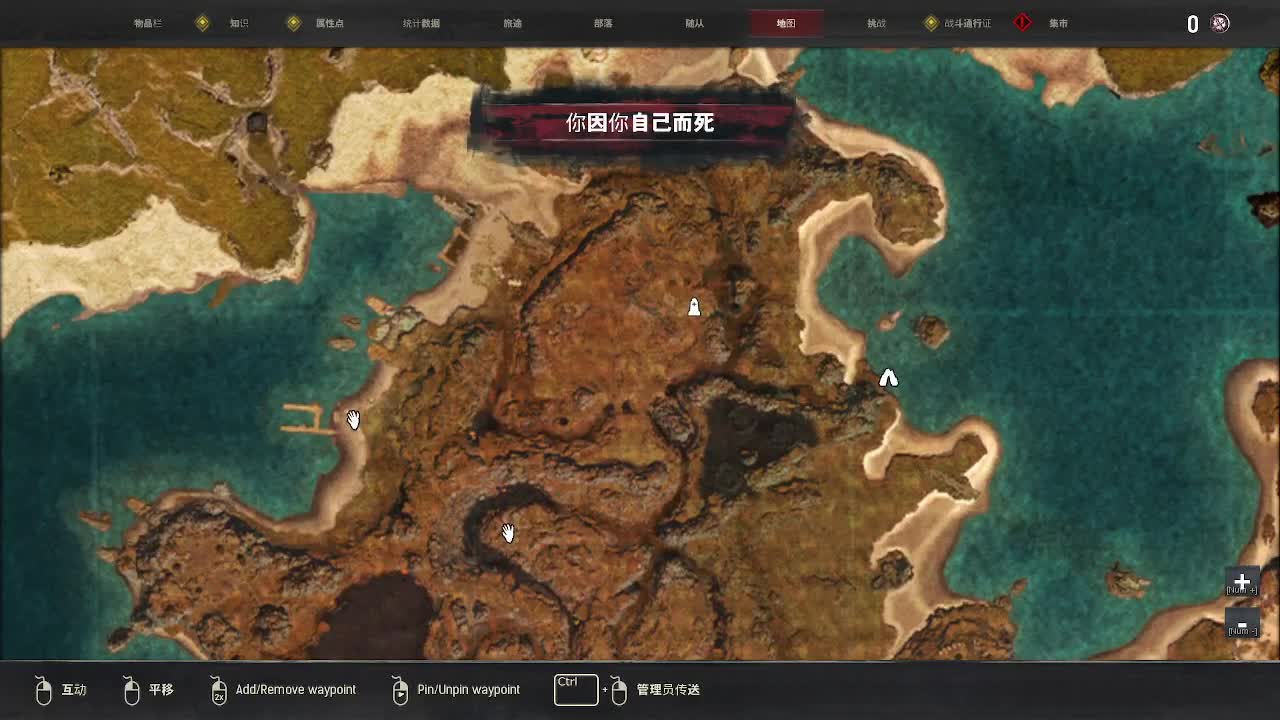Open the 部落 tab
1280x720 pixels.
click(602, 23)
